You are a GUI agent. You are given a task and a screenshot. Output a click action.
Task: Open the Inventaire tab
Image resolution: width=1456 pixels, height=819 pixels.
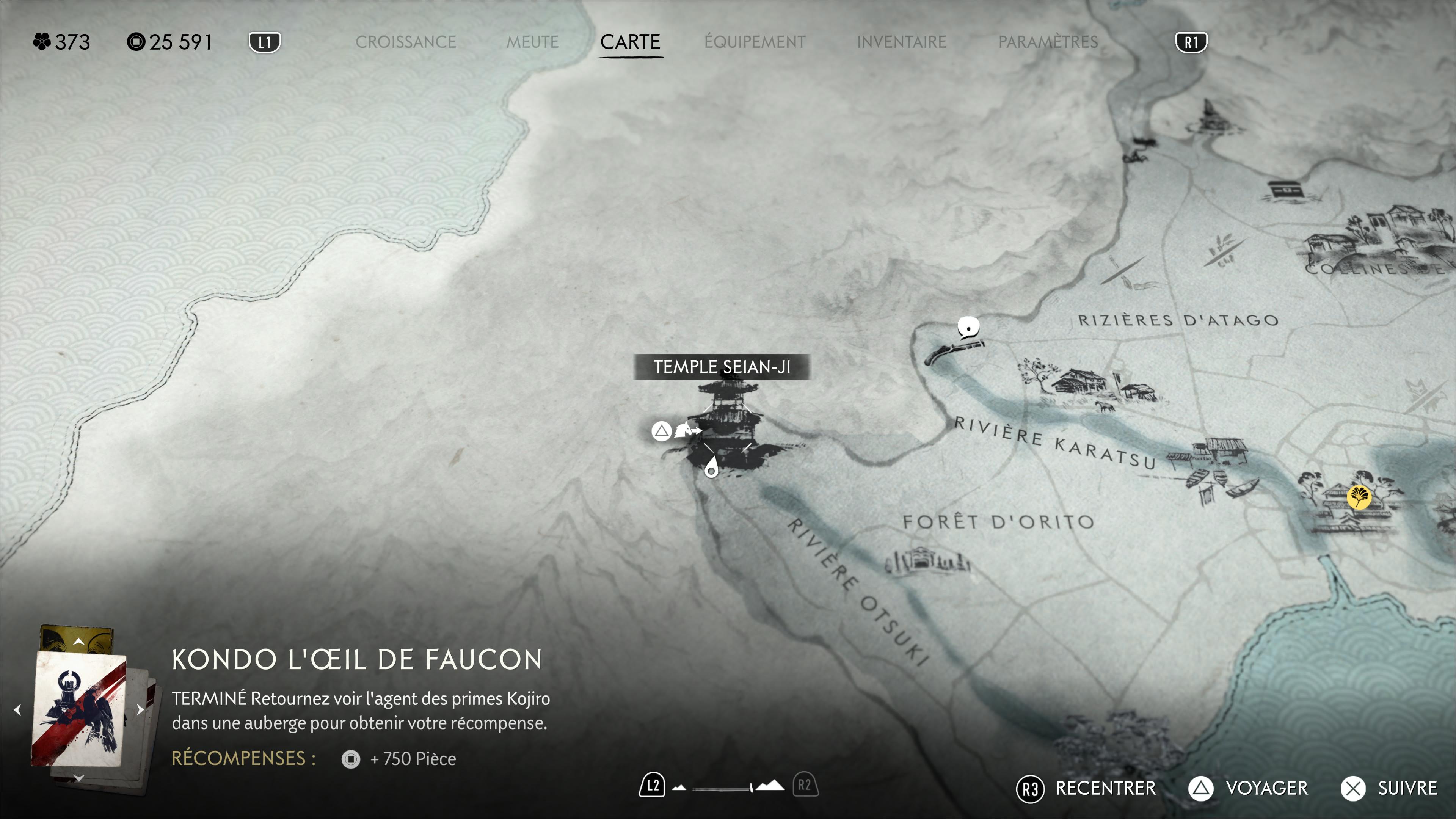coord(901,42)
